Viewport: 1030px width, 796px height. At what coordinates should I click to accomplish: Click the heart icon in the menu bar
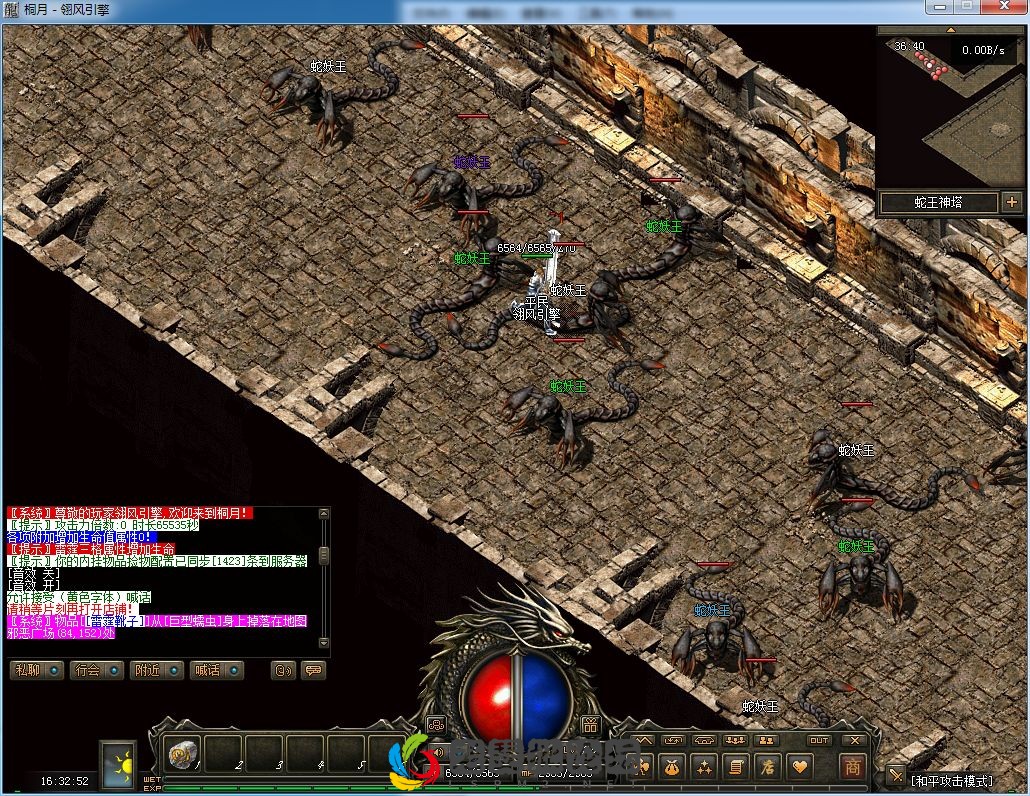(799, 767)
